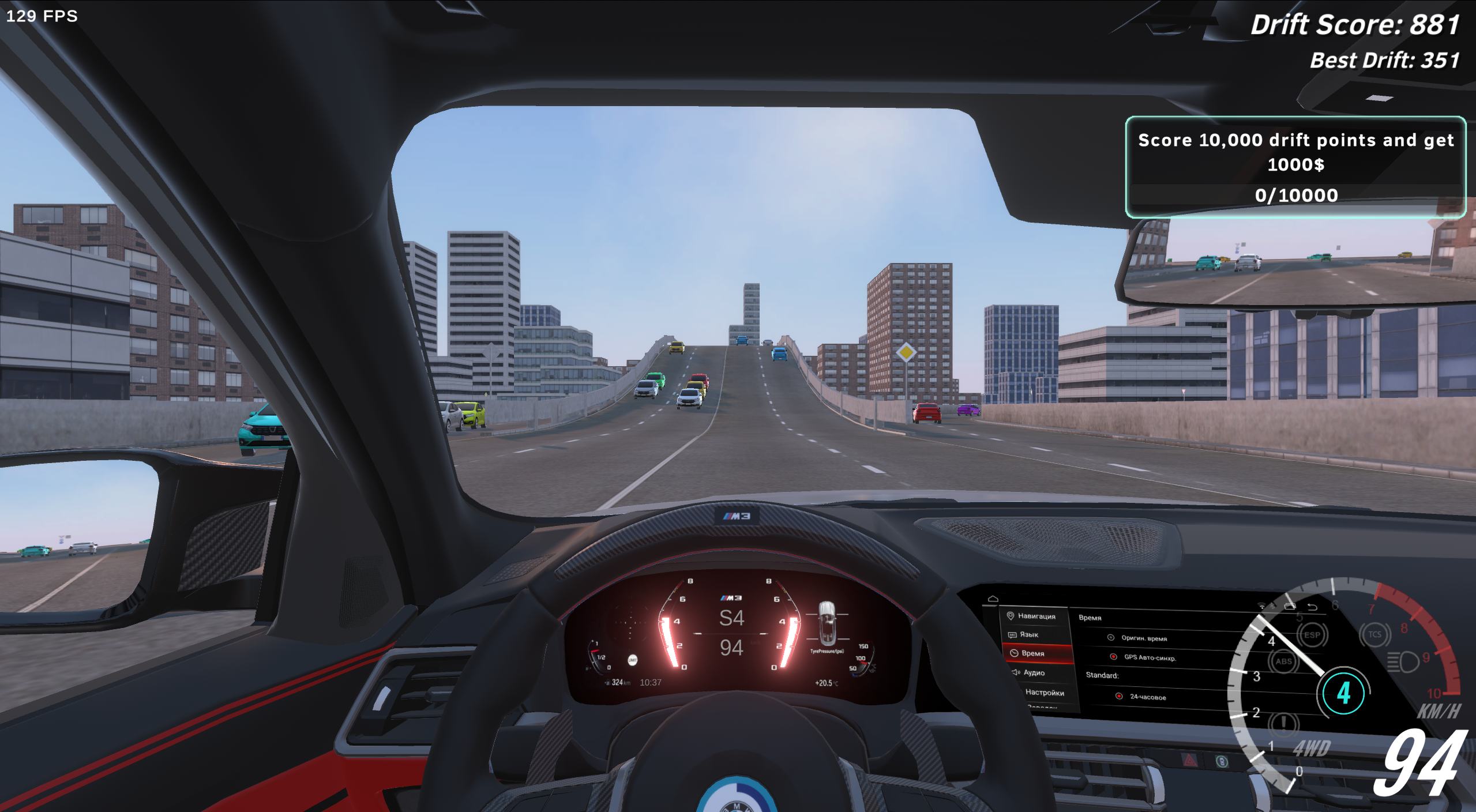Click the ABS indicator icon
The width and height of the screenshot is (1476, 812).
pos(1284,660)
